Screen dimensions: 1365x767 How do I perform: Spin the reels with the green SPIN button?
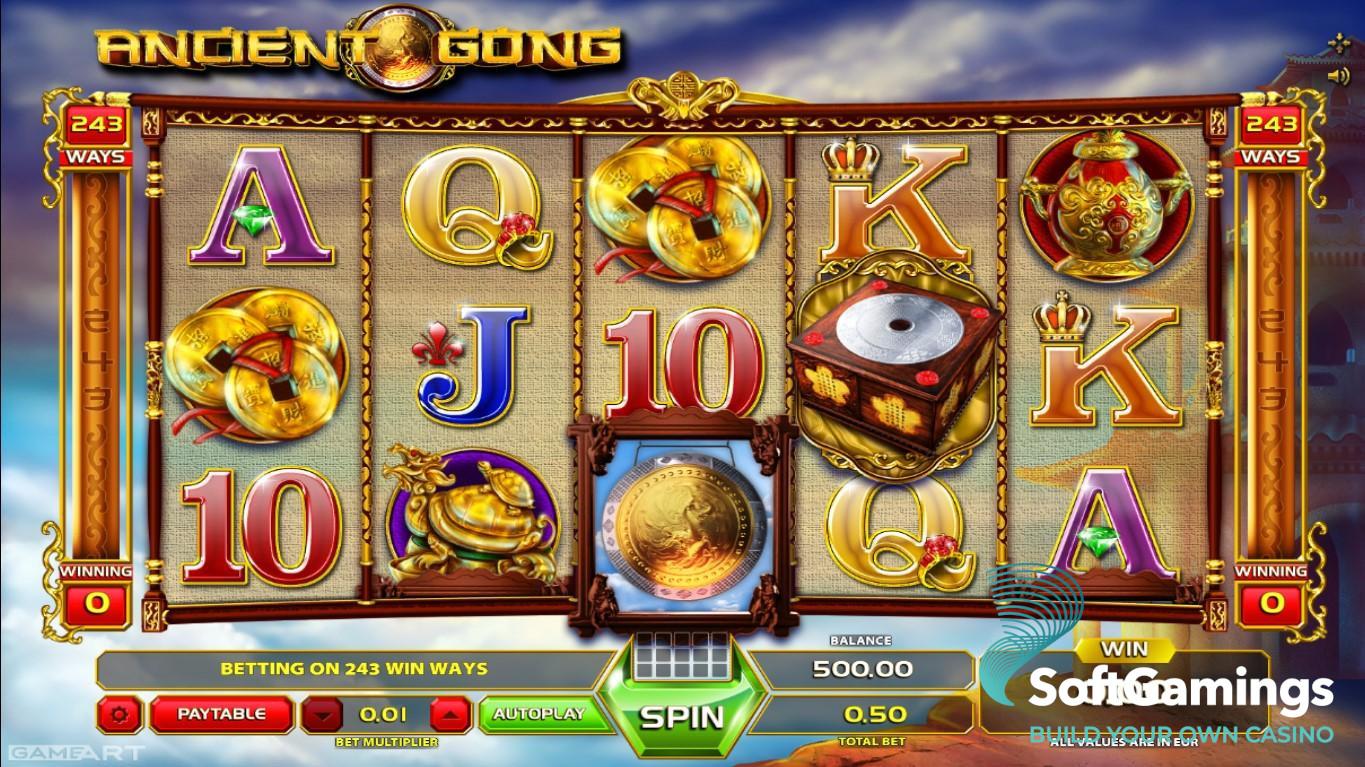pos(681,715)
